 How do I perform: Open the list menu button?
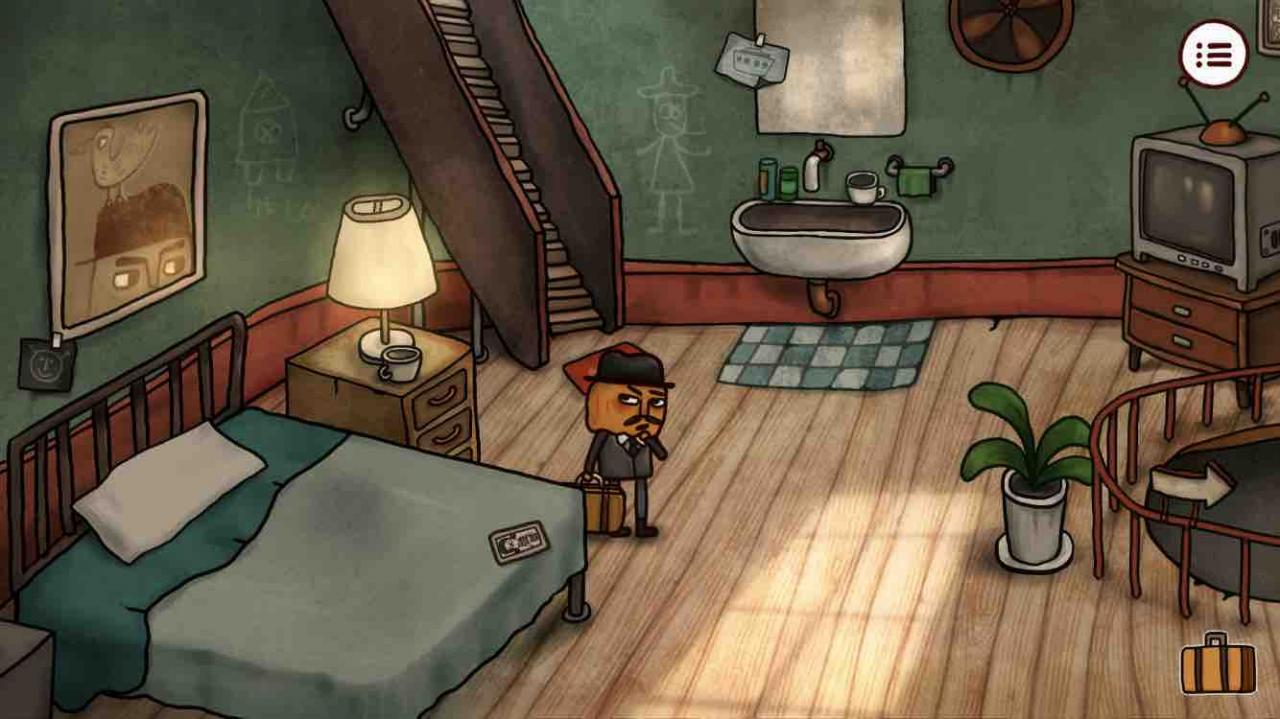click(x=1214, y=55)
